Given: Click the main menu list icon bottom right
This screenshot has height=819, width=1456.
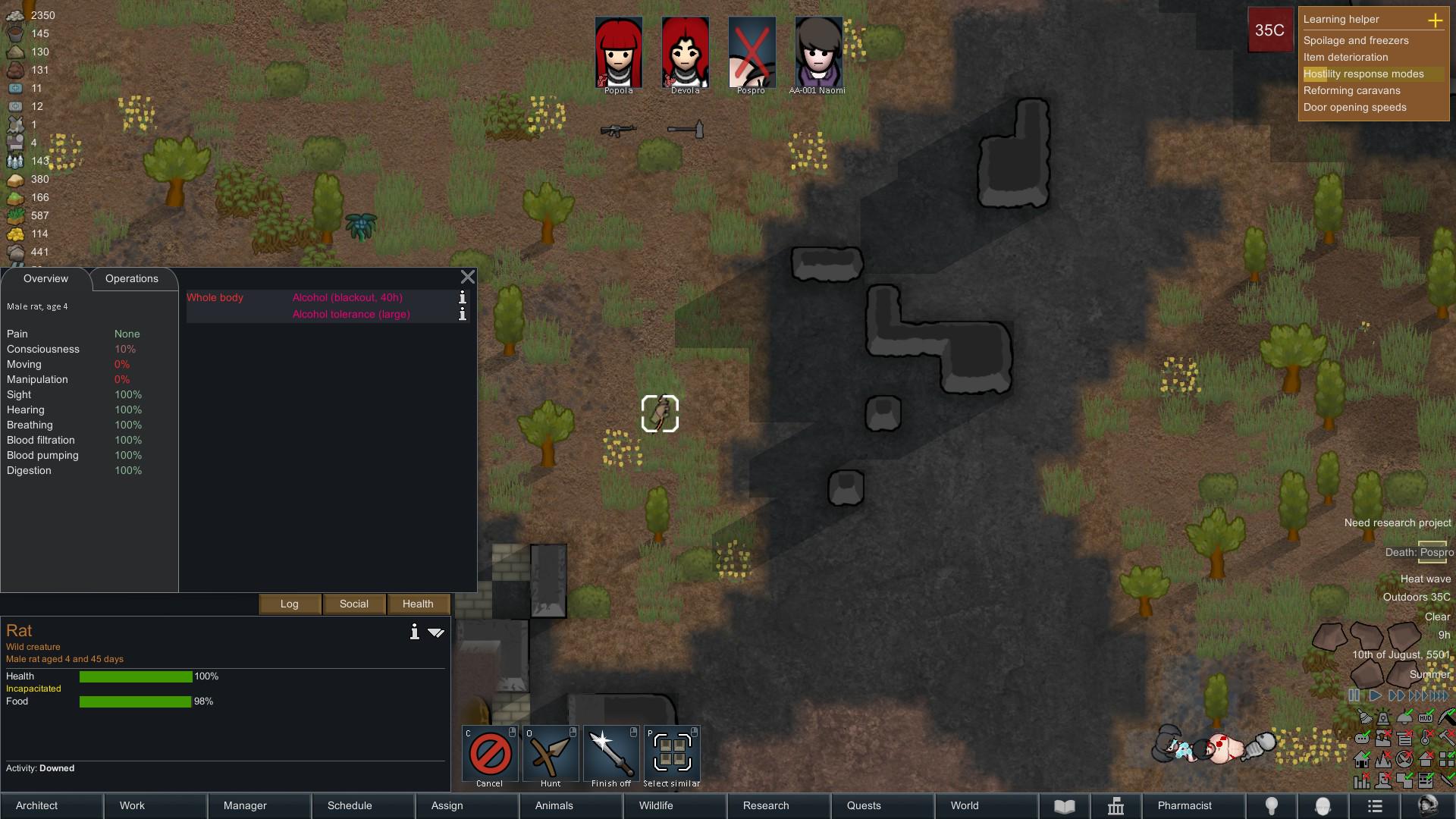Looking at the screenshot, I should click(x=1375, y=806).
